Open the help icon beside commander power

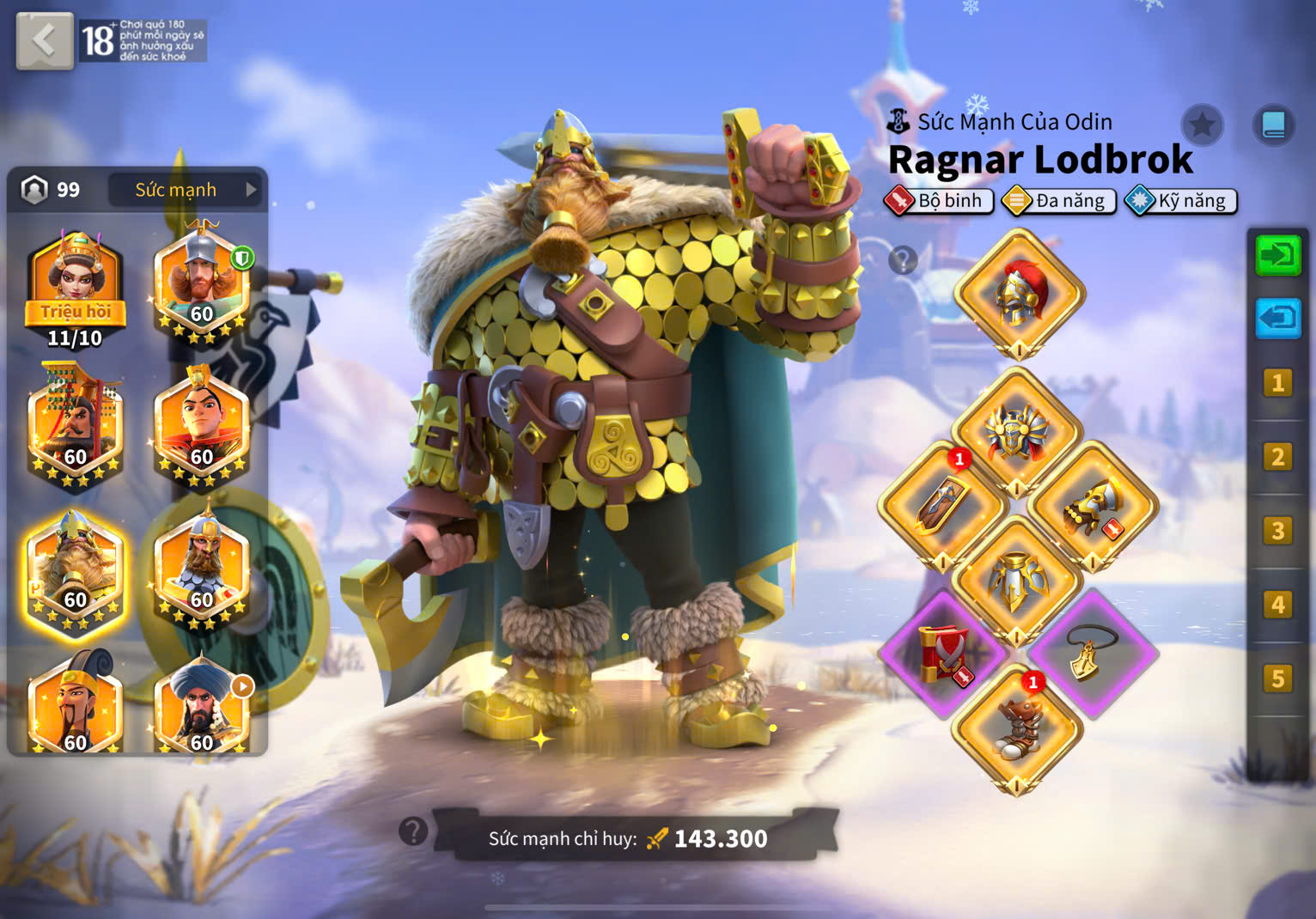[x=413, y=831]
